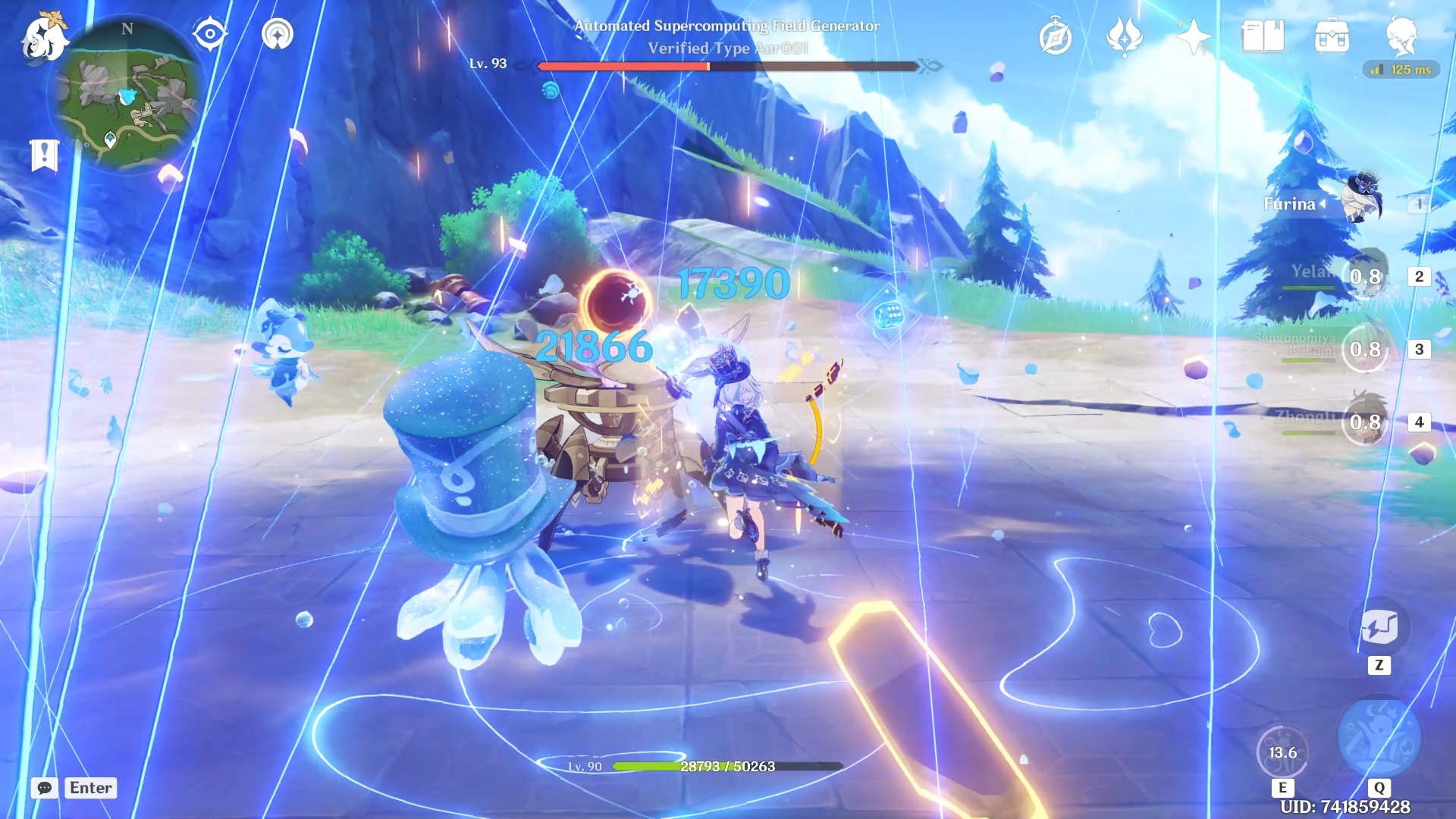
Task: Open the quest exclamation bookmark
Action: tap(44, 155)
